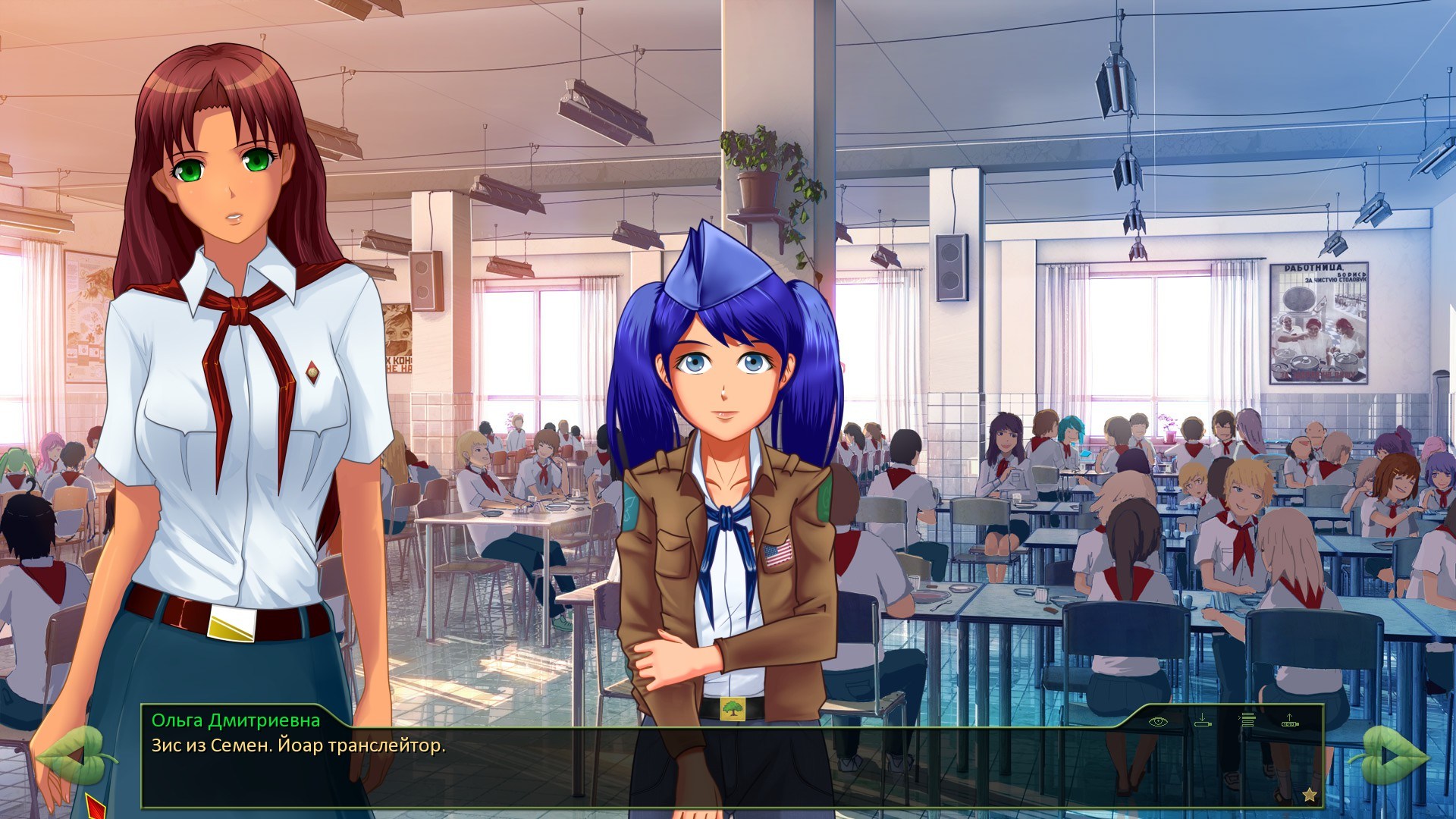Screen dimensions: 1456x819
Task: Go back using the left leaf arrow
Action: pos(72,755)
